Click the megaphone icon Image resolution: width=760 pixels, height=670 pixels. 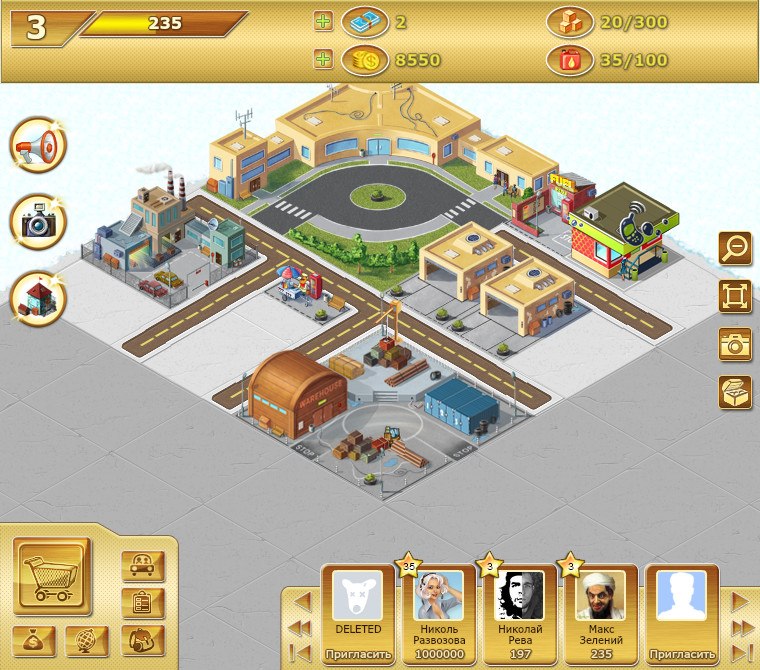38,147
